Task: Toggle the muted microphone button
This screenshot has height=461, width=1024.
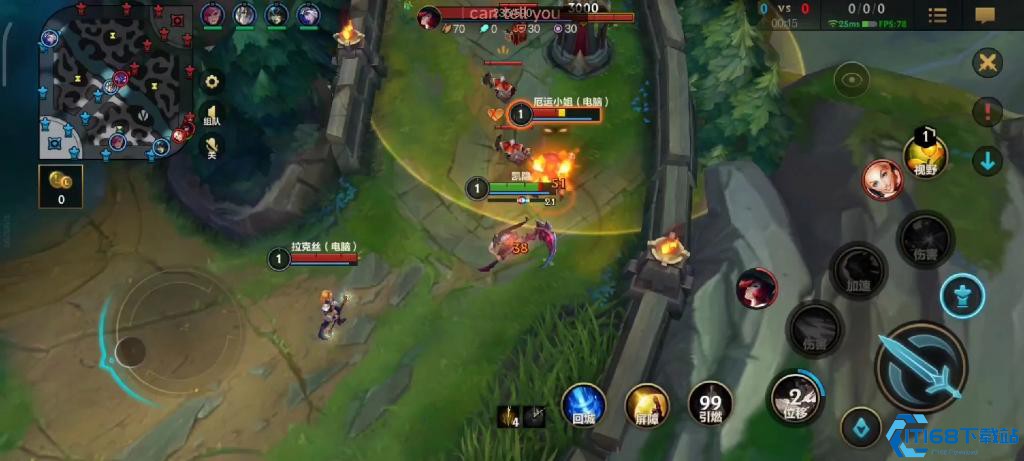Action: tap(212, 147)
